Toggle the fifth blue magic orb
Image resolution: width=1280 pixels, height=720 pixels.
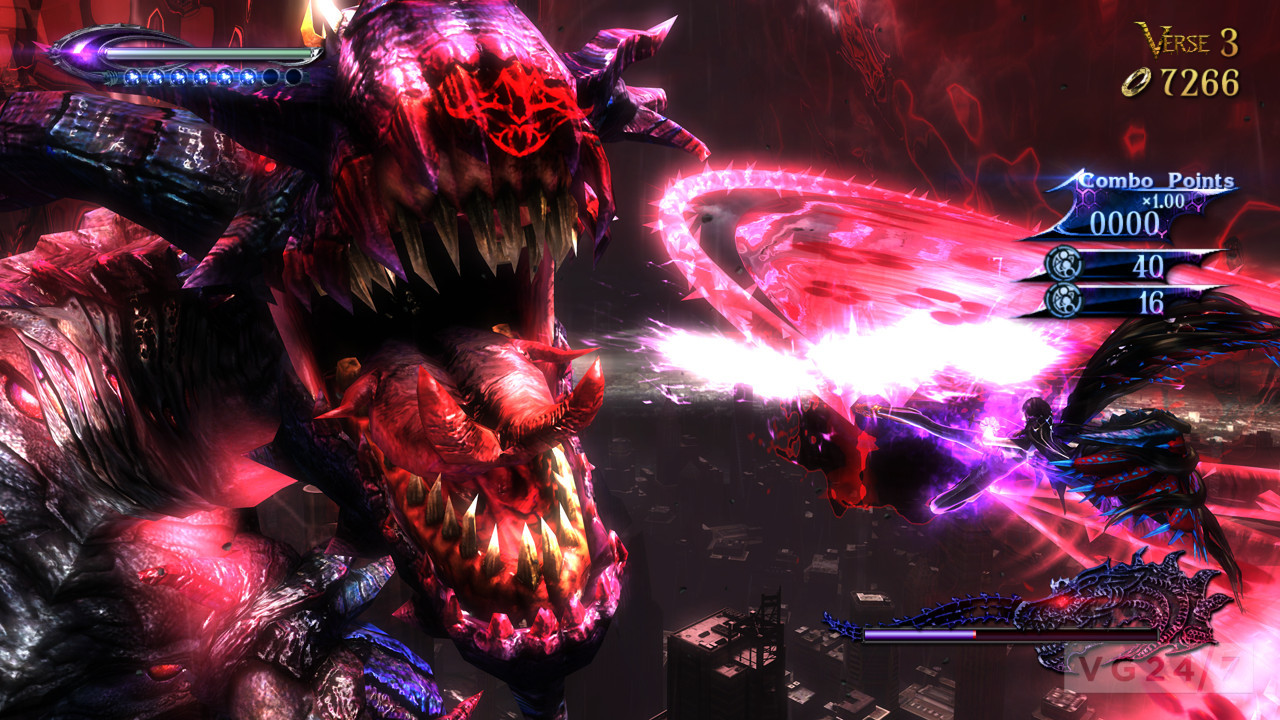coord(224,77)
